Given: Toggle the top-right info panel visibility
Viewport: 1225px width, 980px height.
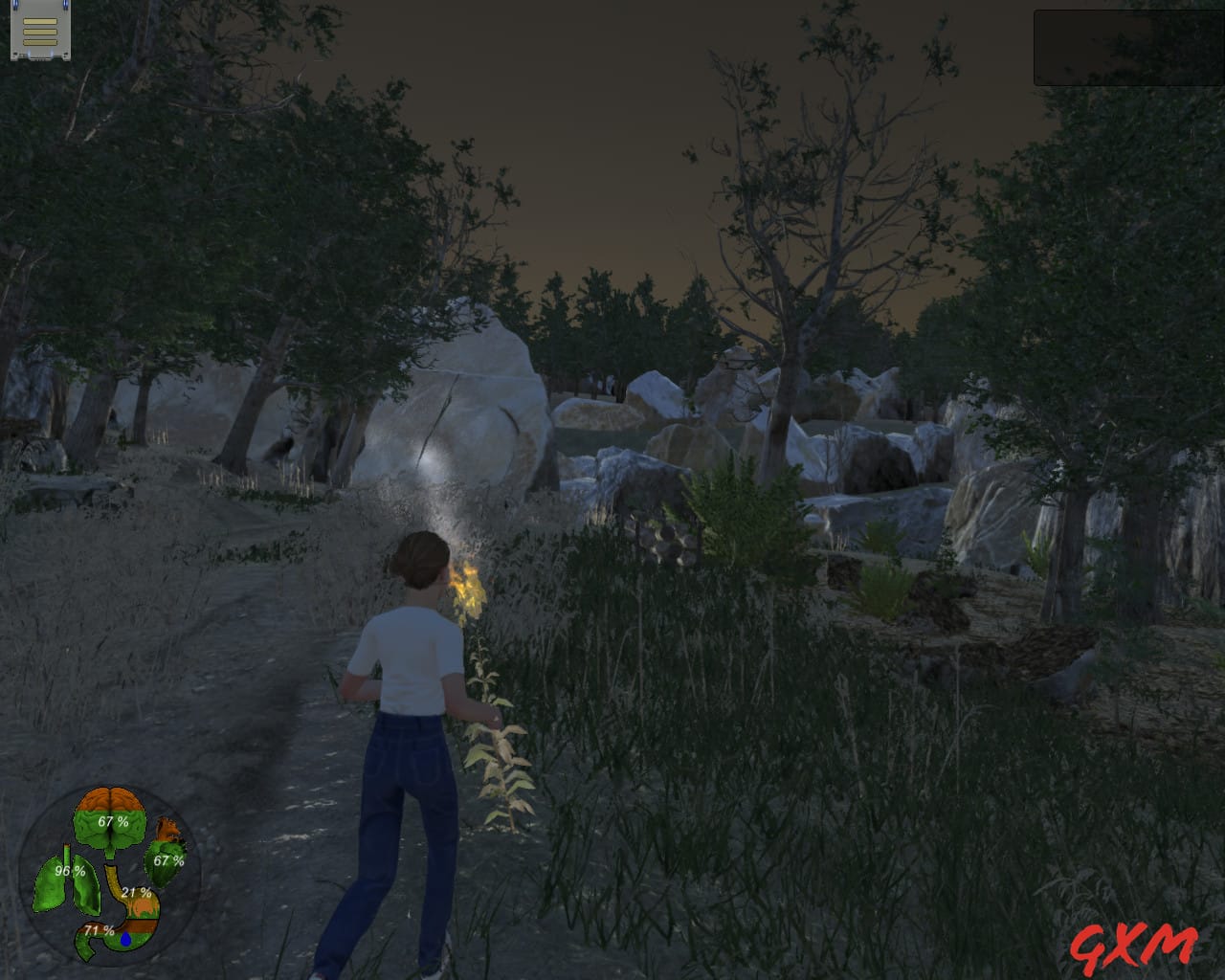Looking at the screenshot, I should point(1127,46).
